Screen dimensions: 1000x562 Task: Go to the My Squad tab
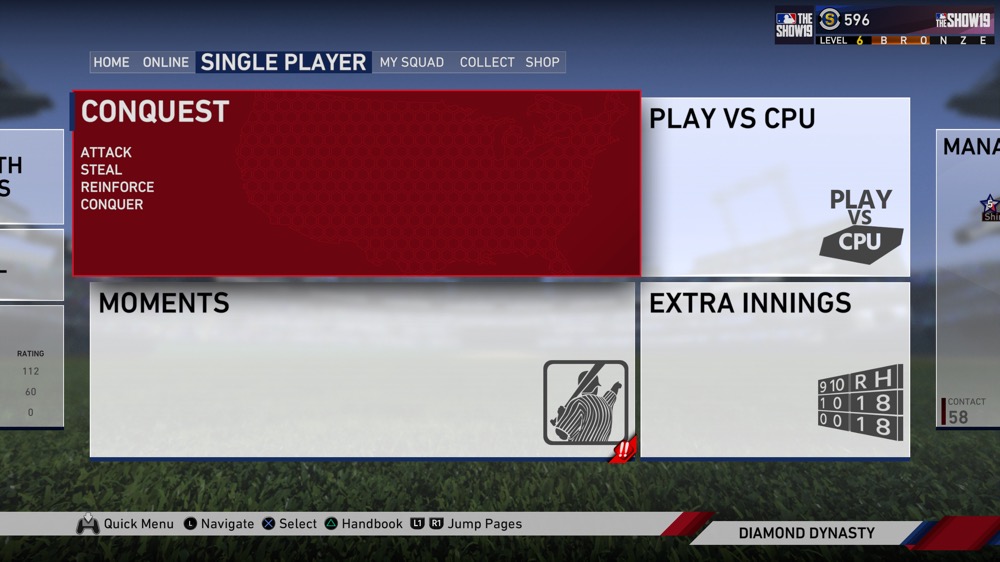pyautogui.click(x=411, y=62)
